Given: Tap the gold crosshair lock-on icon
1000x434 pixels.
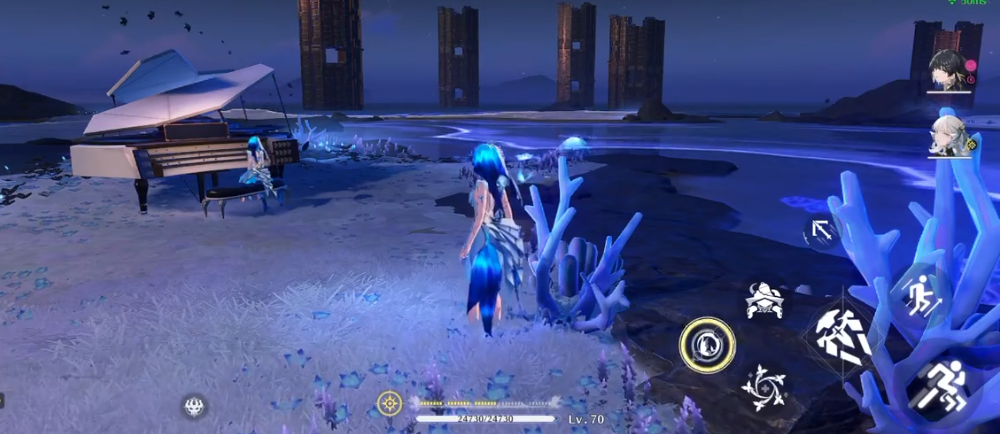Looking at the screenshot, I should 388,404.
